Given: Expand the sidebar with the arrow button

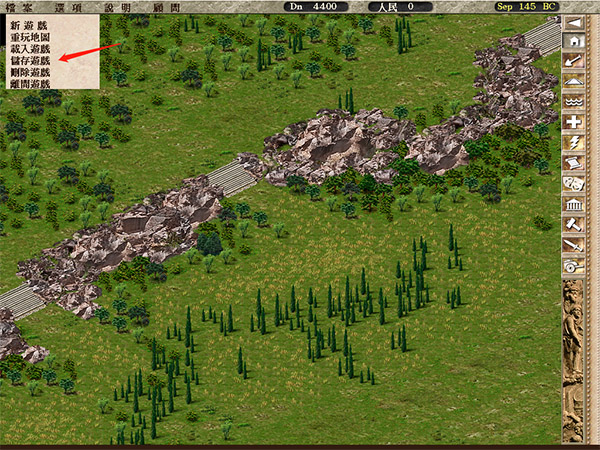Looking at the screenshot, I should pos(574,22).
